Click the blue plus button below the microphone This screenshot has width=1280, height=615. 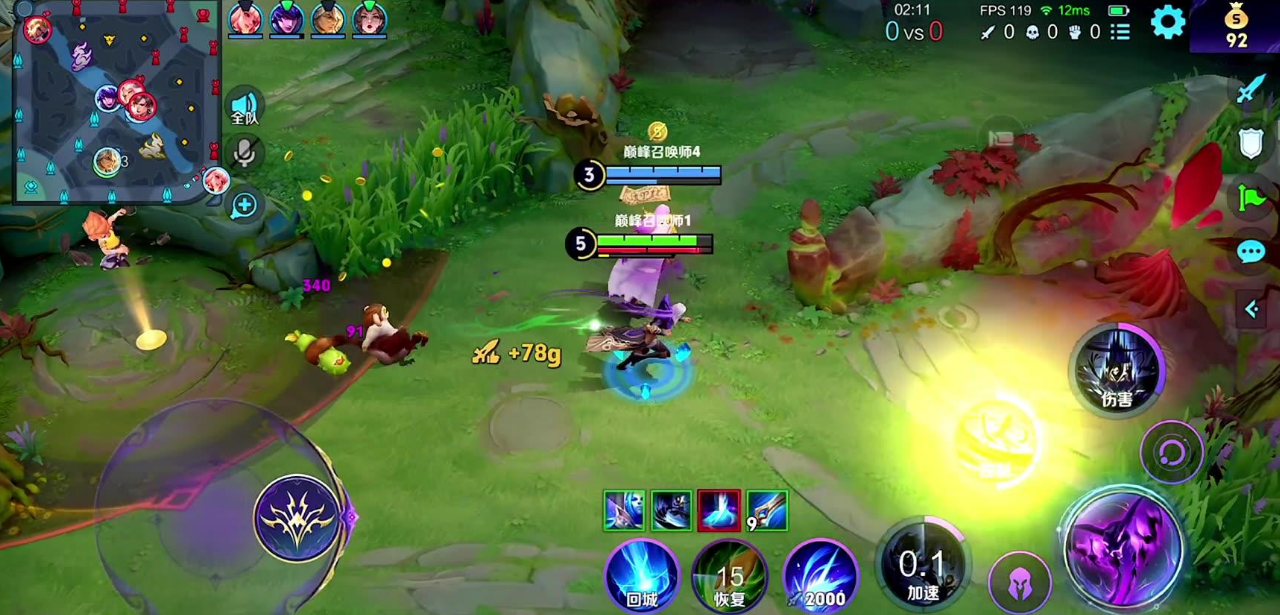245,206
